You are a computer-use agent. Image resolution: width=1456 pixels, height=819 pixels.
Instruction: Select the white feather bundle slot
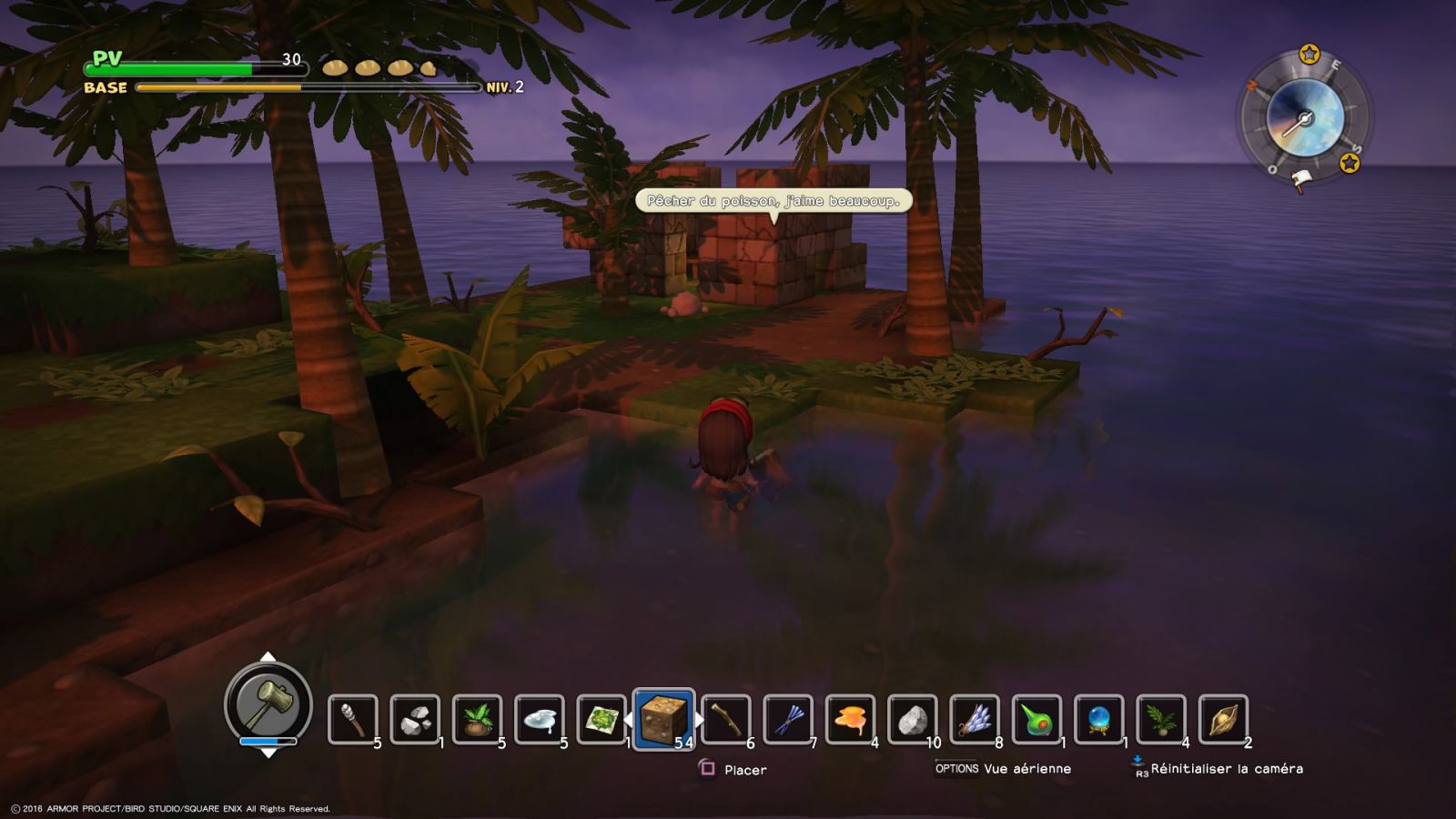pos(974,719)
